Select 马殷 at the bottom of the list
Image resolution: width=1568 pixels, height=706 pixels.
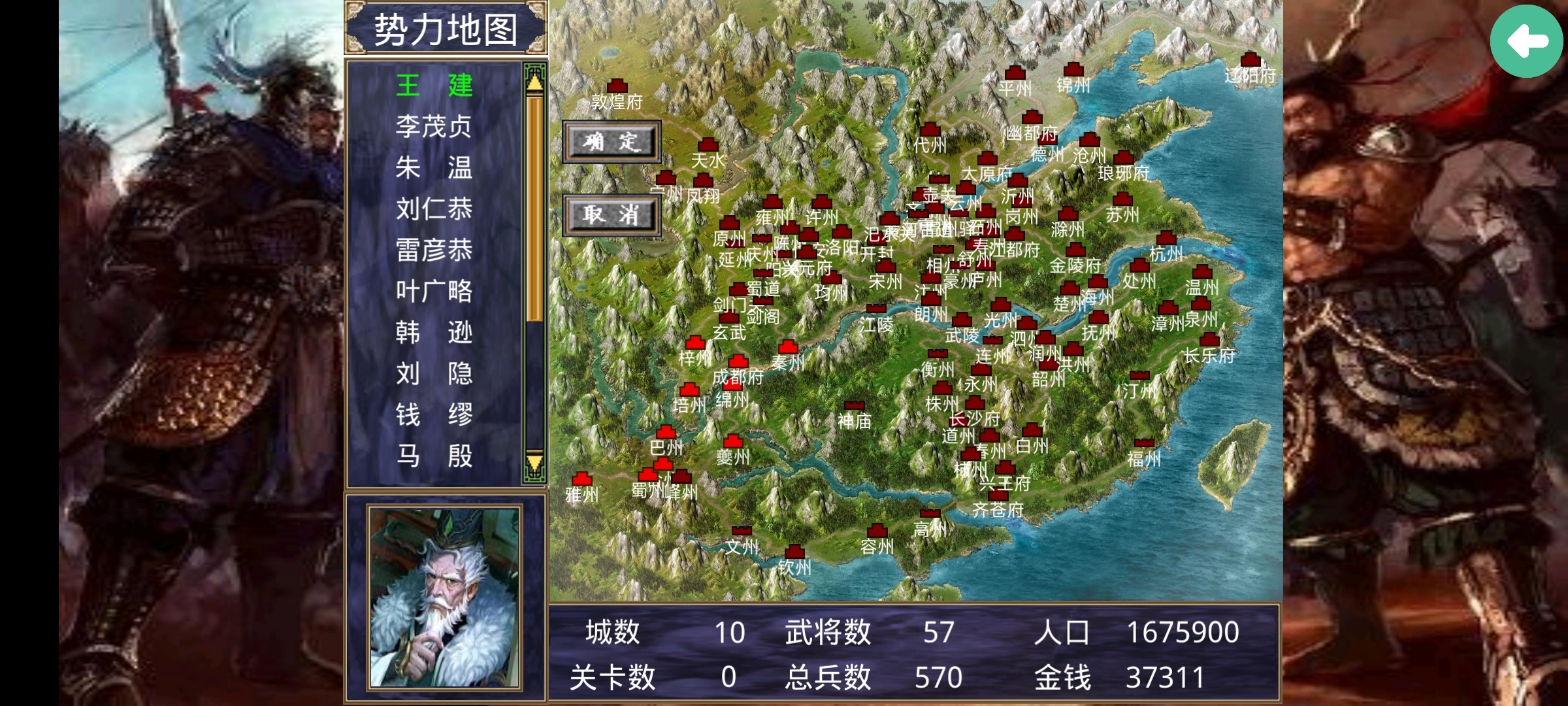tap(434, 453)
